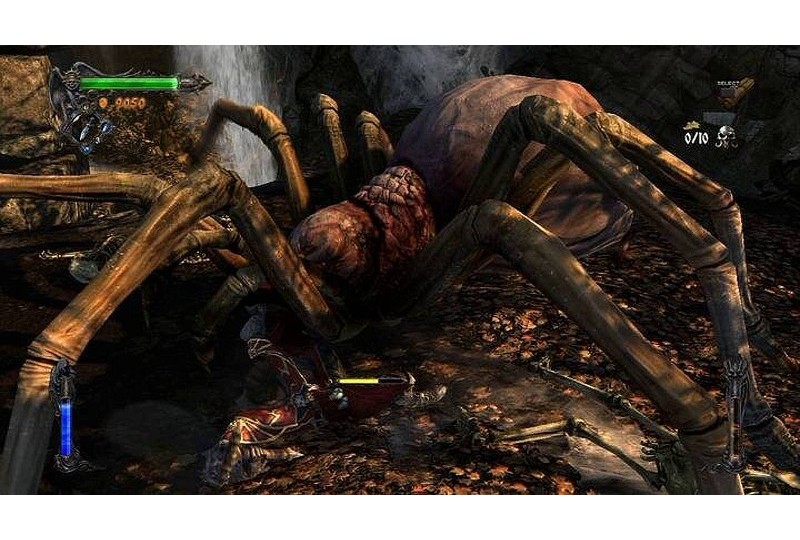Select the small gold item icon above 0/10
This screenshot has height=540, width=800.
[x=690, y=125]
